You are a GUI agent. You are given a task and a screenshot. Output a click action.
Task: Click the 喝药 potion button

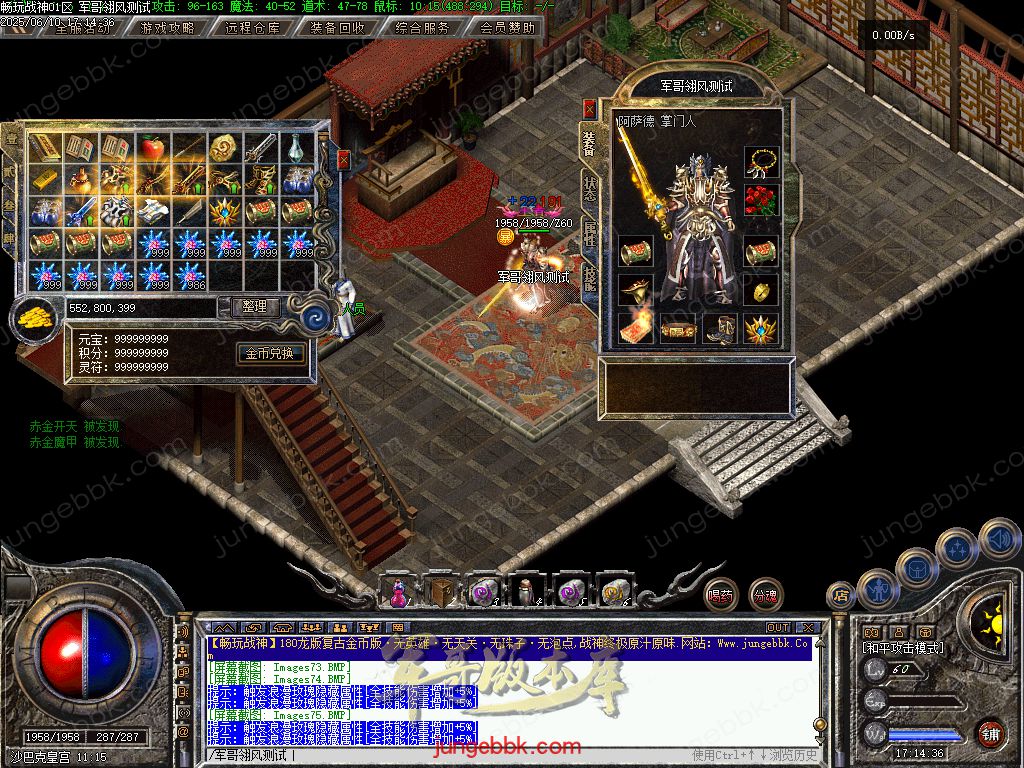pos(720,595)
